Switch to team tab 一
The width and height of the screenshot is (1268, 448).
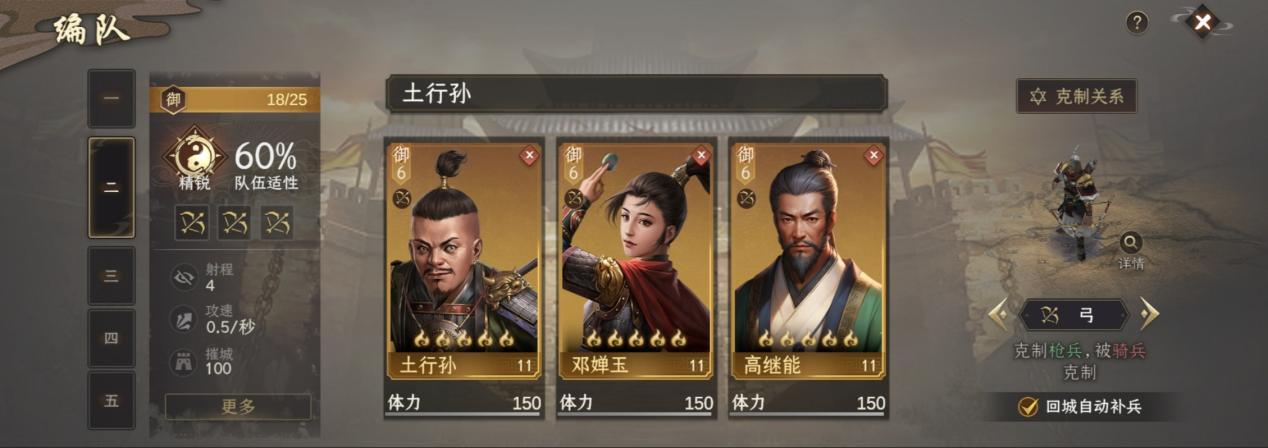coord(111,98)
